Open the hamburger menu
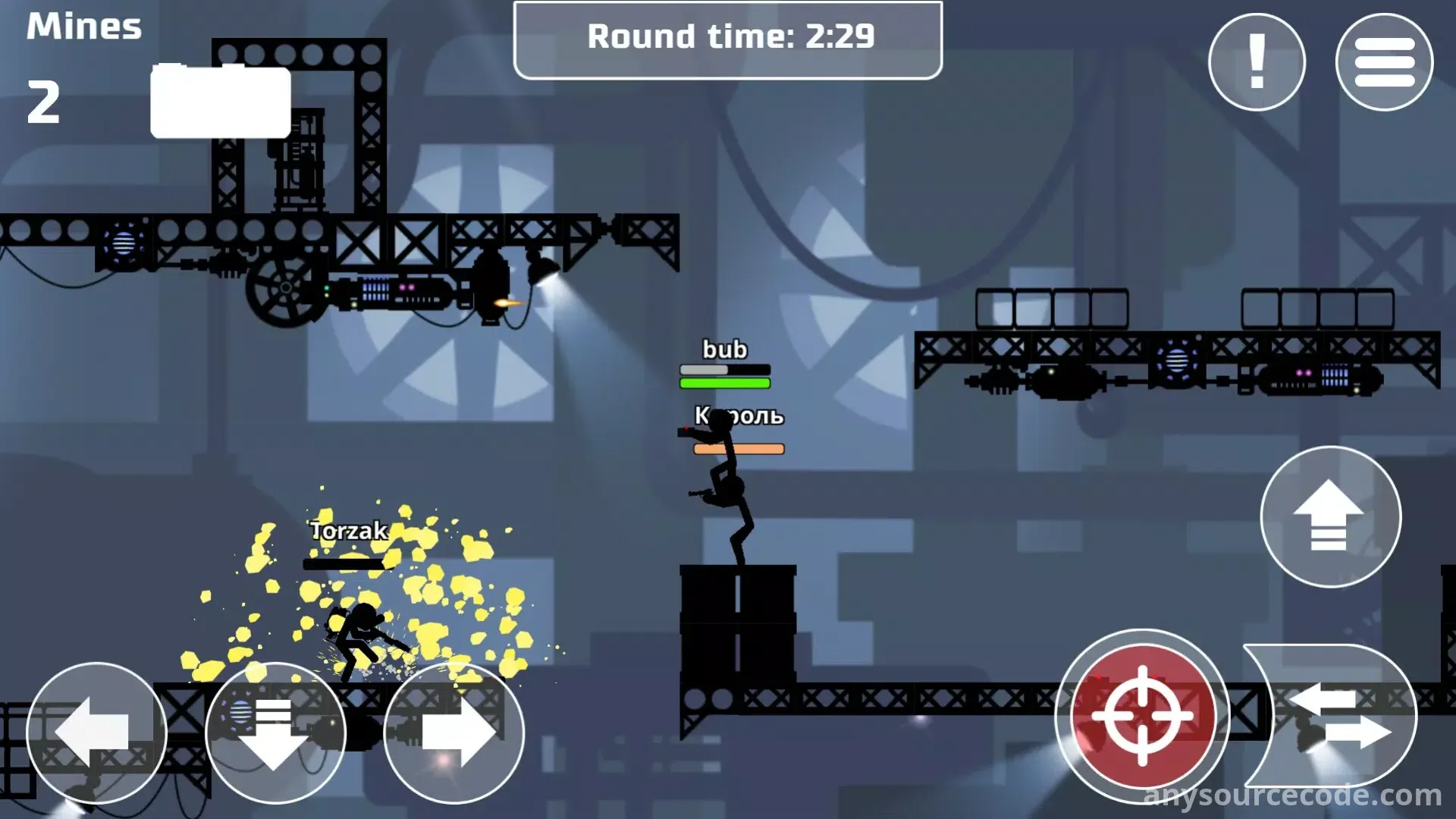The width and height of the screenshot is (1456, 819). tap(1384, 62)
